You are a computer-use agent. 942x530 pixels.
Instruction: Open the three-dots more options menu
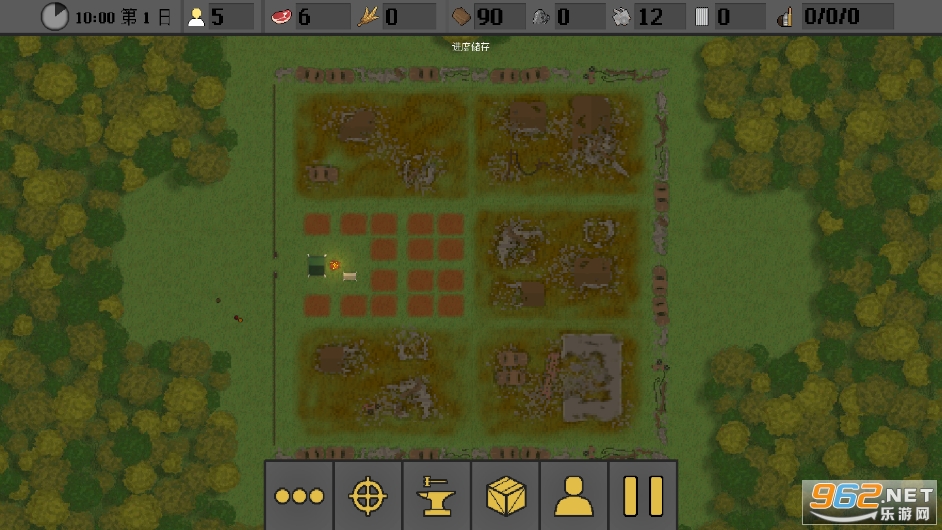pos(300,495)
